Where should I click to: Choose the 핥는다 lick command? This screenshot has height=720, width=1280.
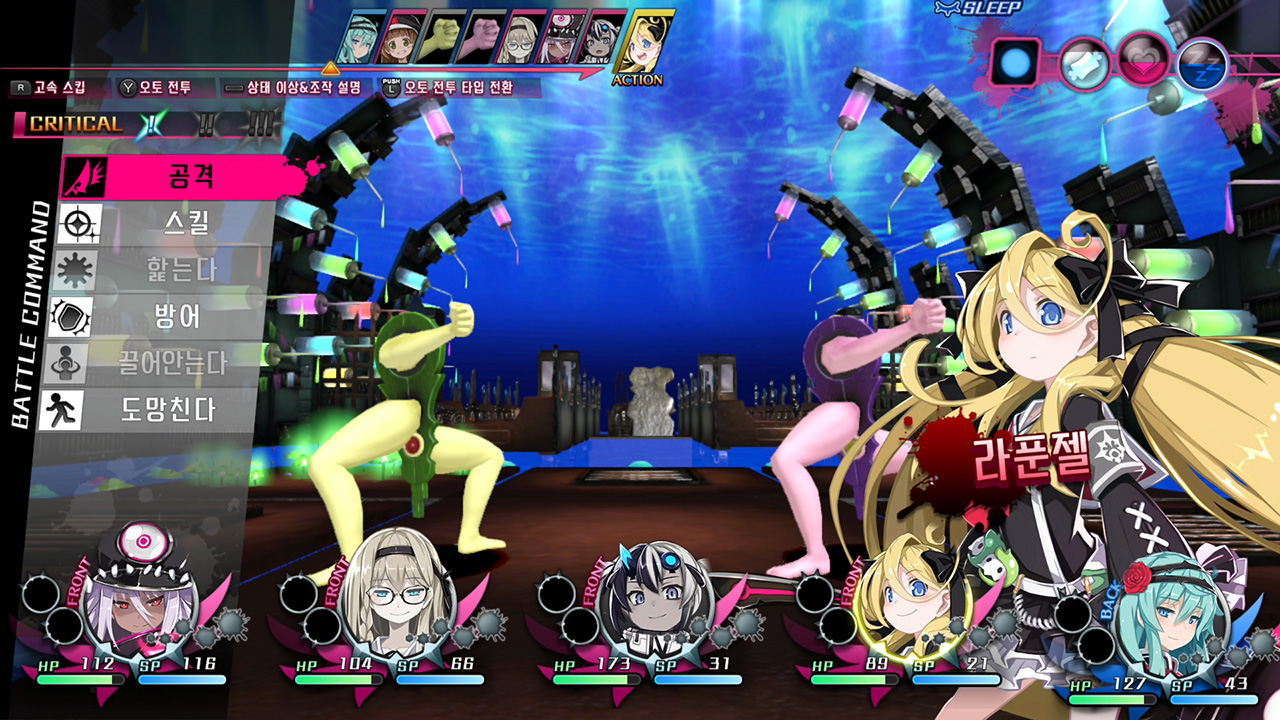click(x=180, y=270)
